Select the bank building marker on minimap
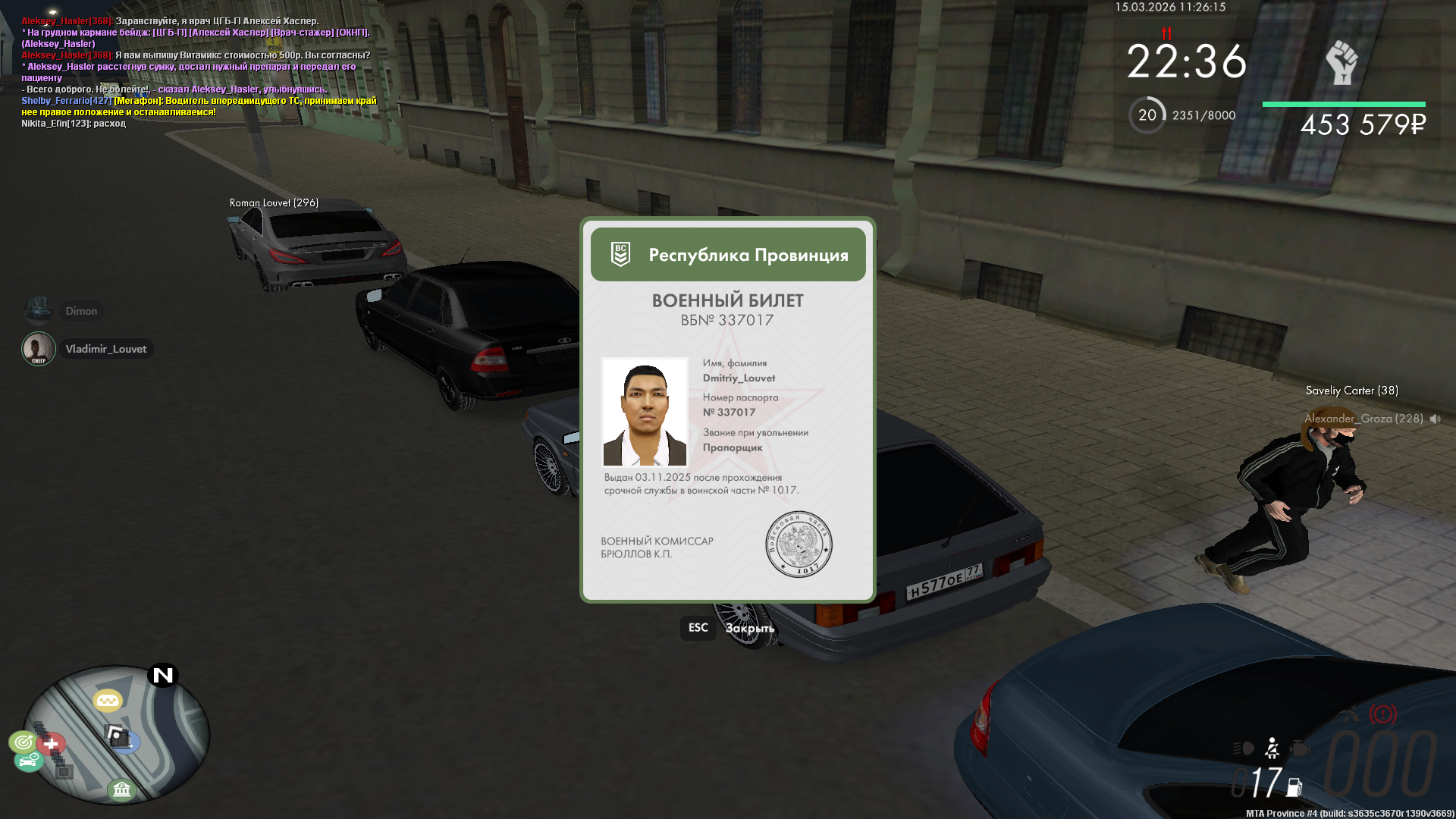The width and height of the screenshot is (1456, 819). pyautogui.click(x=121, y=790)
